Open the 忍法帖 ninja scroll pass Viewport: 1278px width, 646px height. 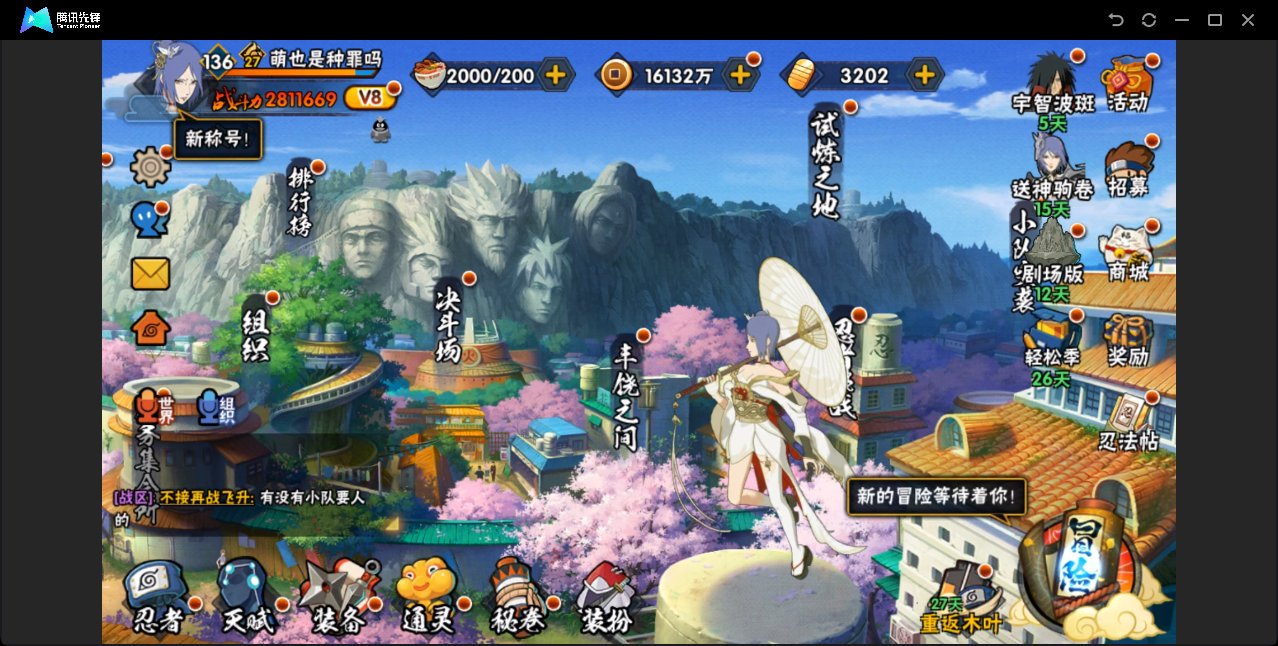(1128, 423)
